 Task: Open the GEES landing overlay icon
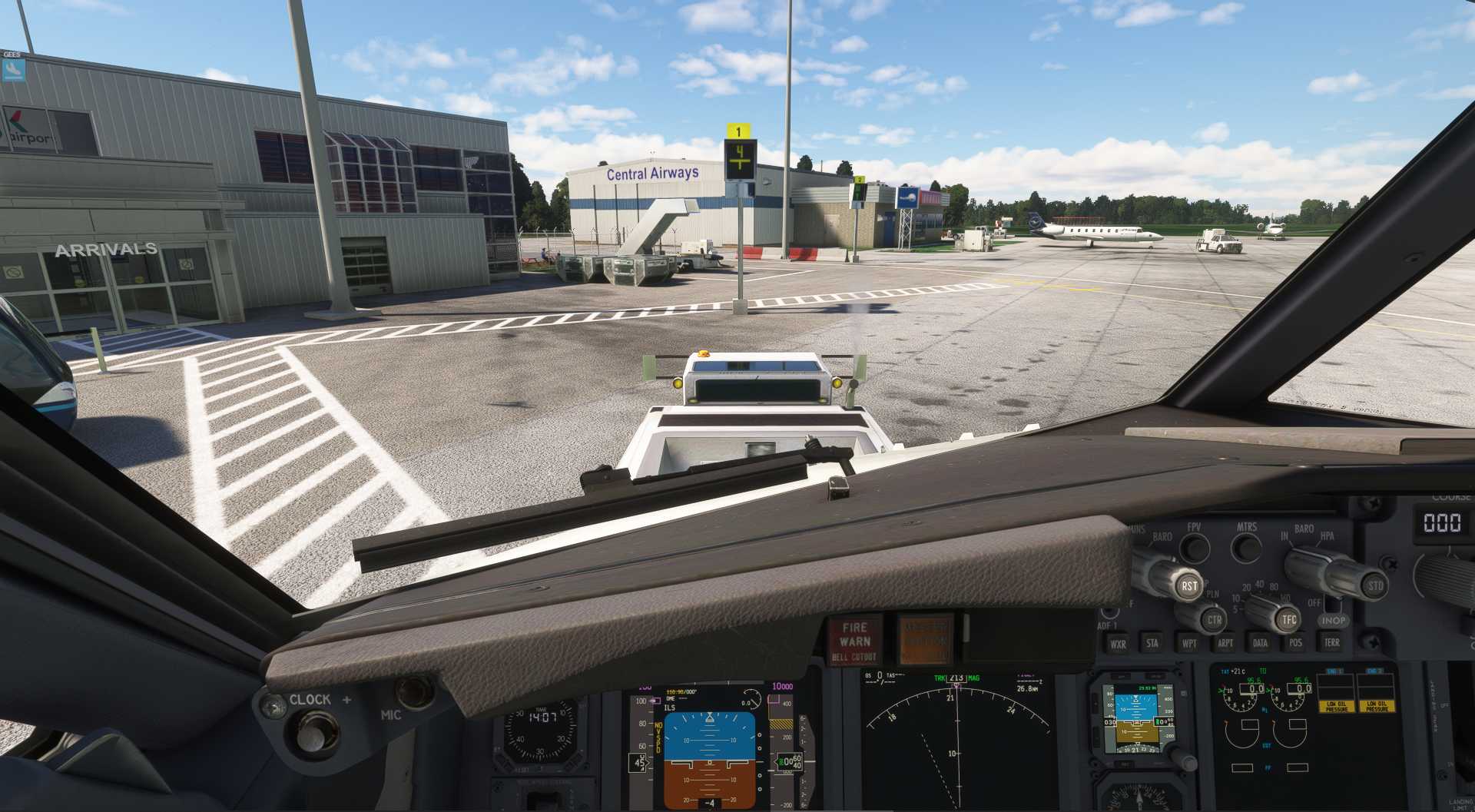[13, 69]
